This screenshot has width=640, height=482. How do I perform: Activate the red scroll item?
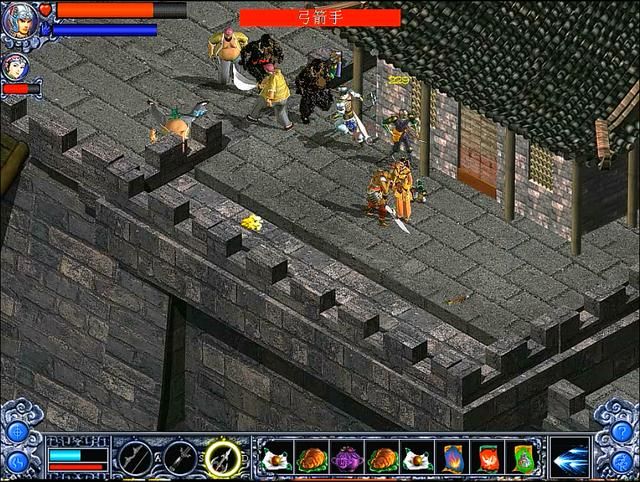coord(489,458)
